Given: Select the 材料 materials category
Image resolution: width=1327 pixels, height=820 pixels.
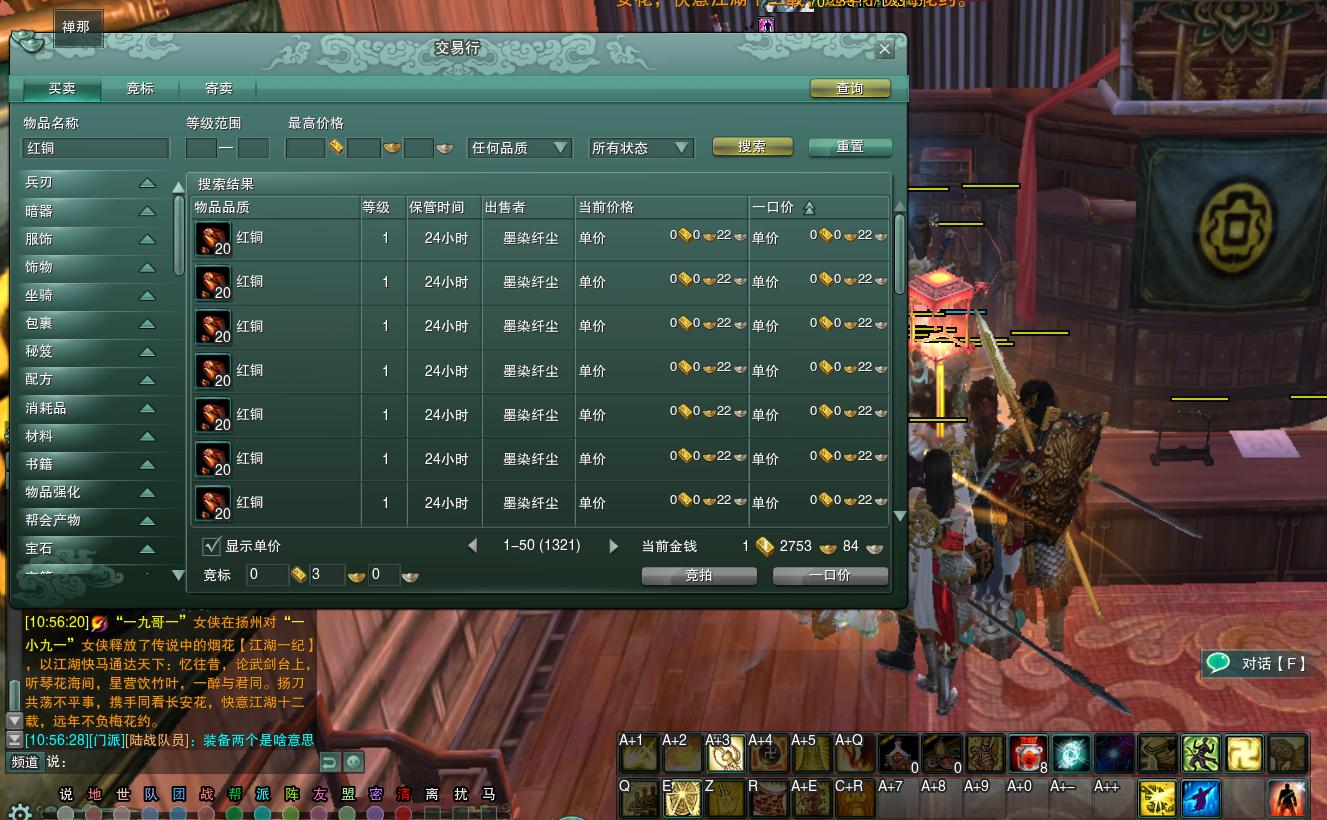Looking at the screenshot, I should (90, 437).
